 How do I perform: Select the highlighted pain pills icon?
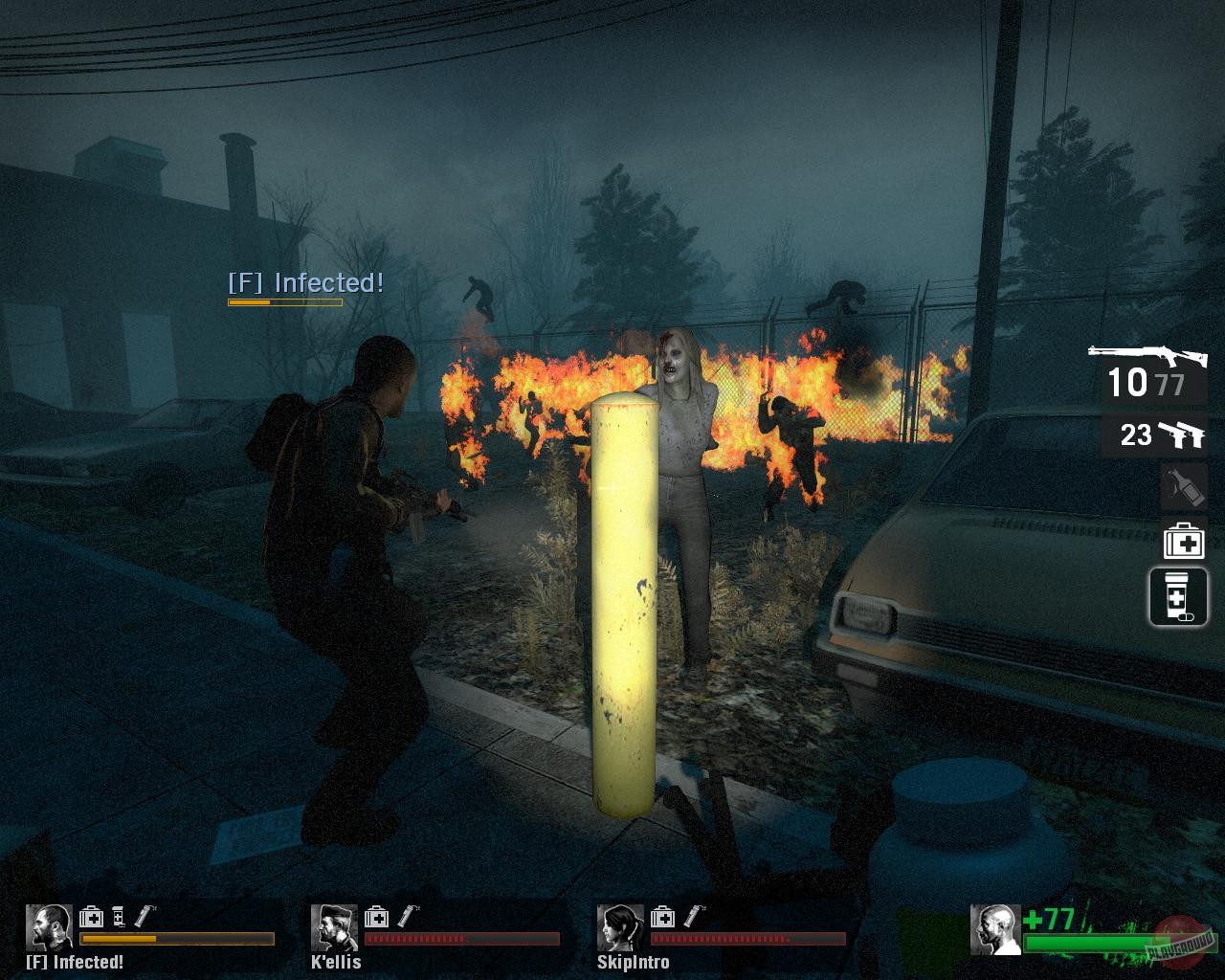[1177, 594]
